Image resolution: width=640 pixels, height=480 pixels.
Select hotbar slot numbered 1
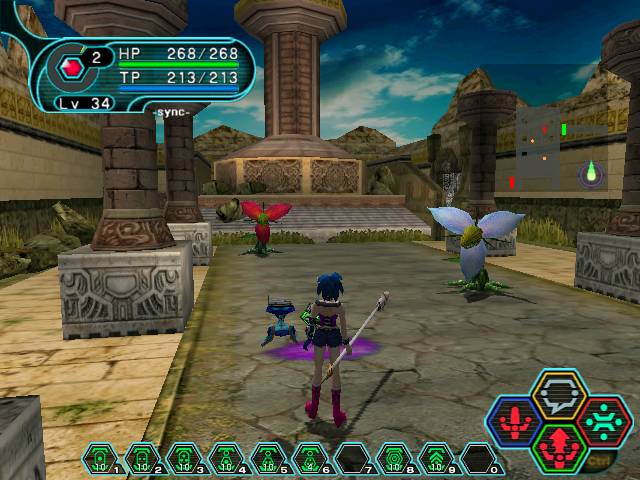tap(100, 460)
